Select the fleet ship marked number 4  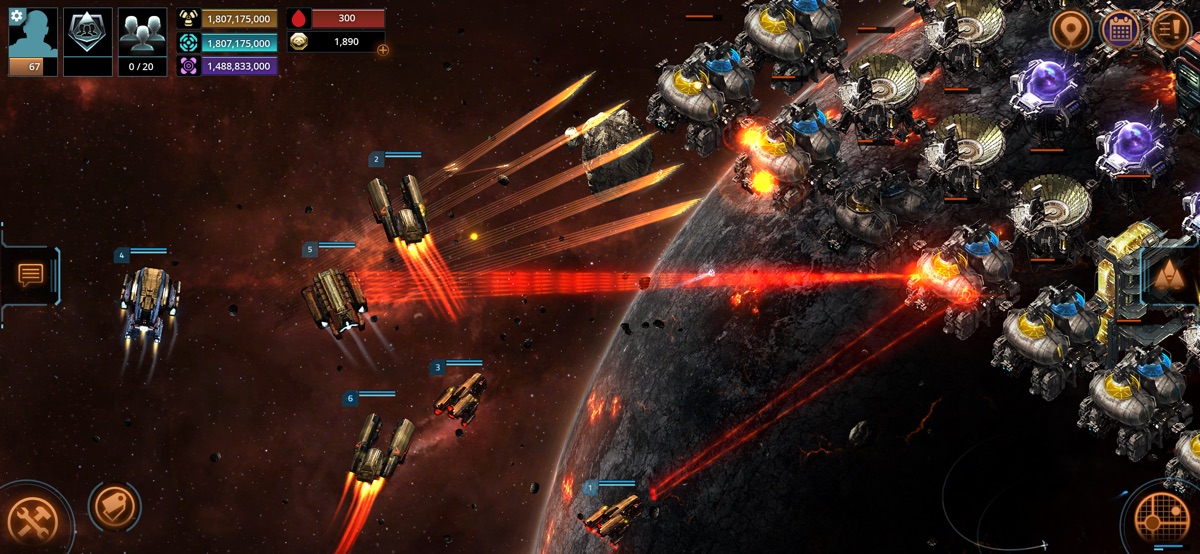click(150, 300)
